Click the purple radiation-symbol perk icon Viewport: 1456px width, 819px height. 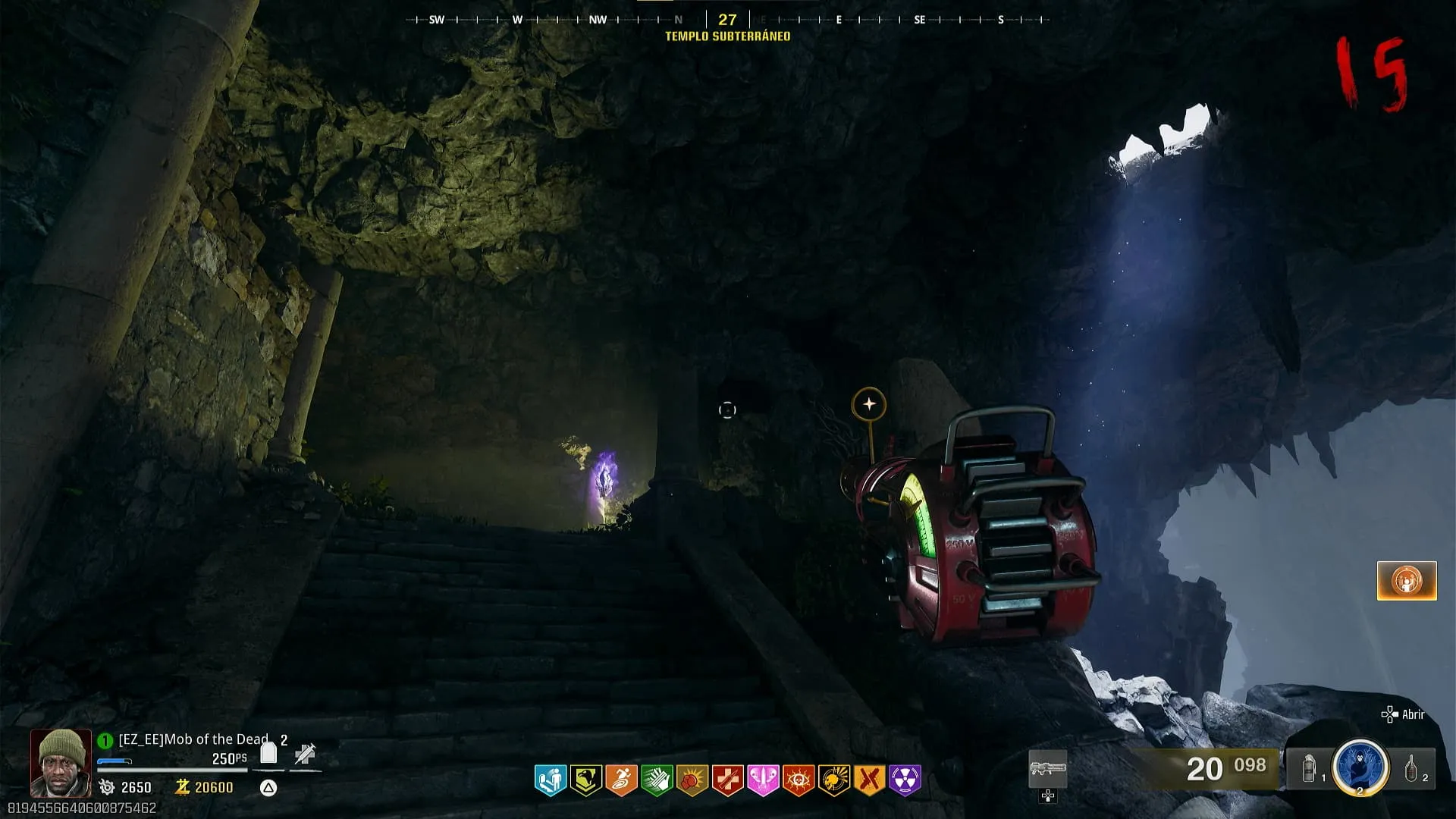pyautogui.click(x=905, y=780)
